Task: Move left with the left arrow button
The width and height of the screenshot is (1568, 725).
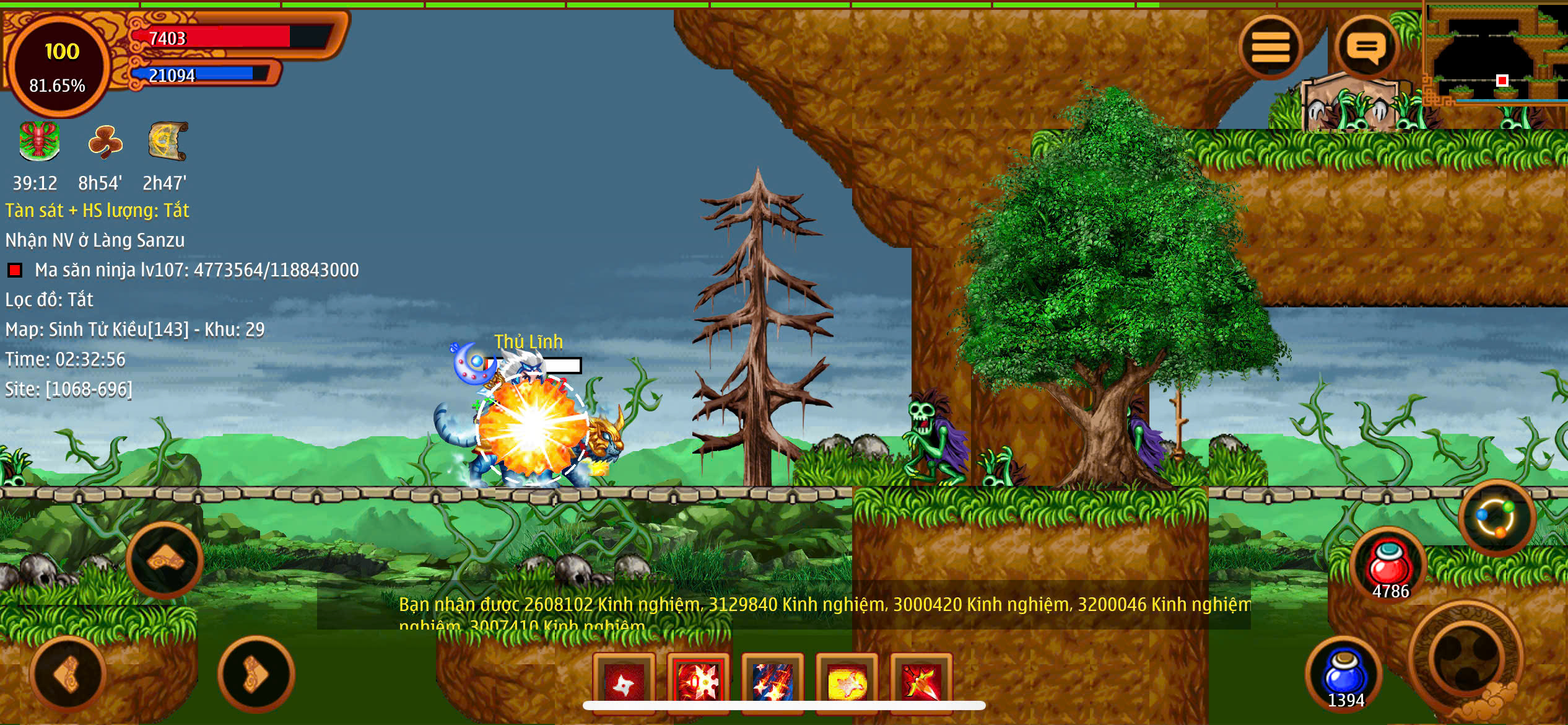Action: (68, 674)
